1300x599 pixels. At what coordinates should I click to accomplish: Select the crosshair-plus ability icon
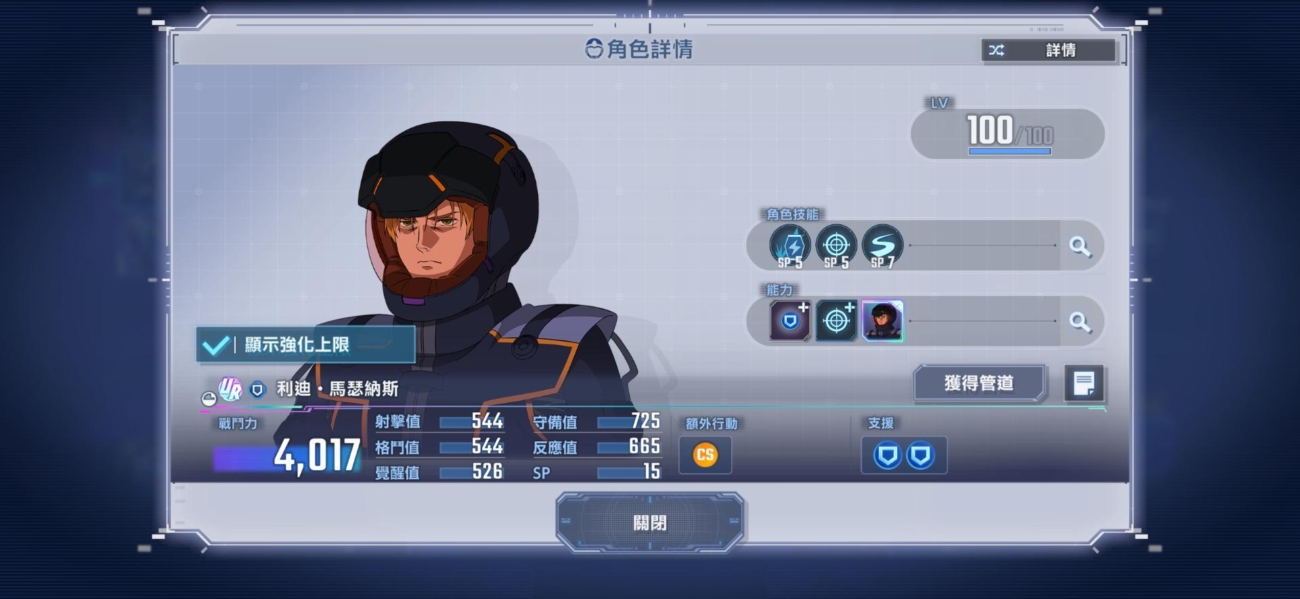click(836, 321)
